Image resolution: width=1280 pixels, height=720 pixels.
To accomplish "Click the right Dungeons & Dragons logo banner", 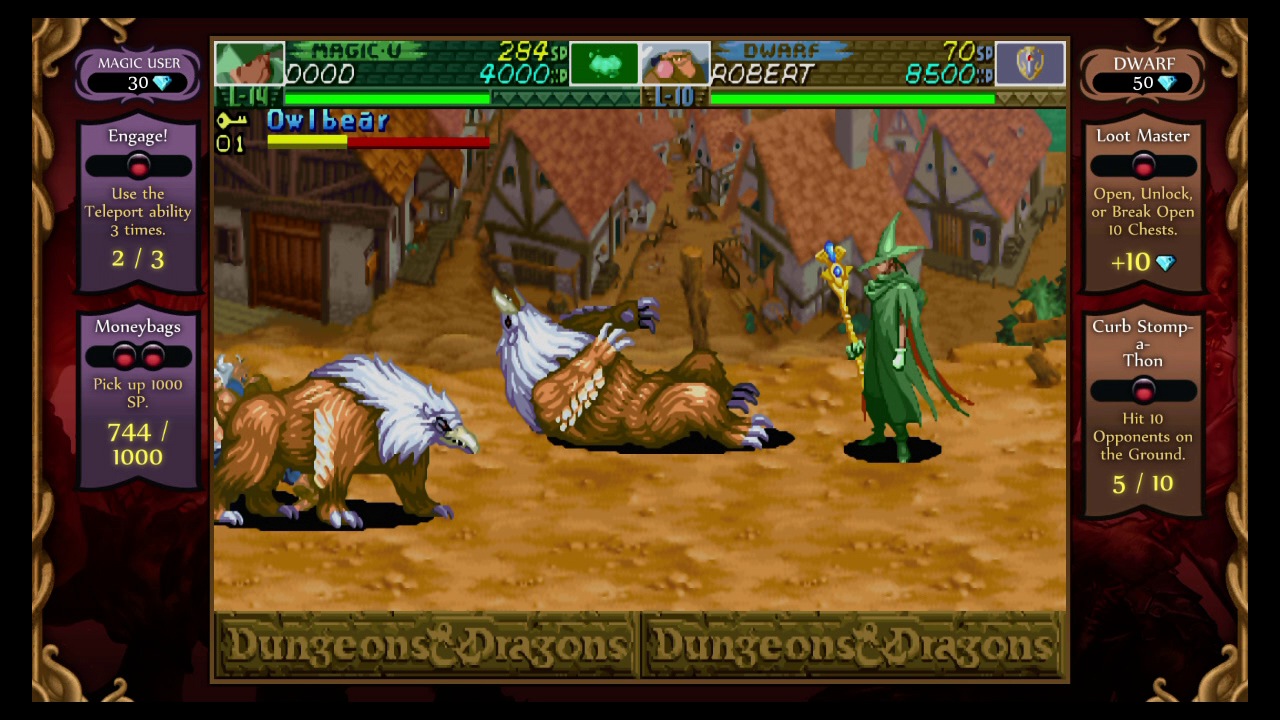I will click(x=855, y=645).
